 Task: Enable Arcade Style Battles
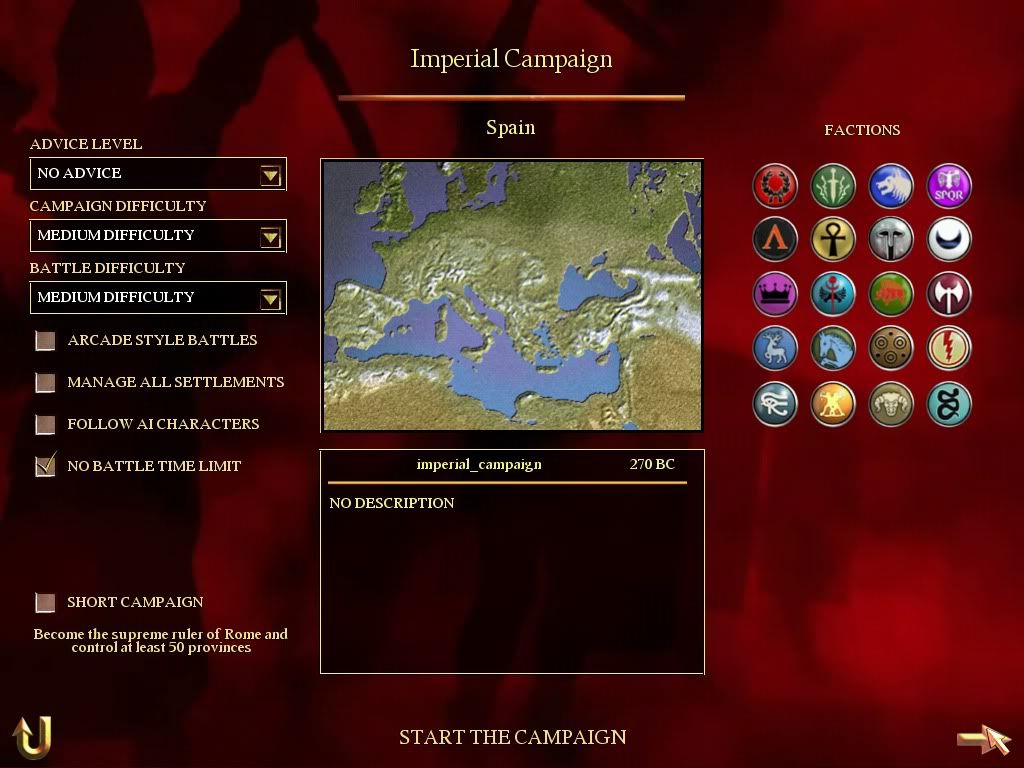tap(45, 341)
